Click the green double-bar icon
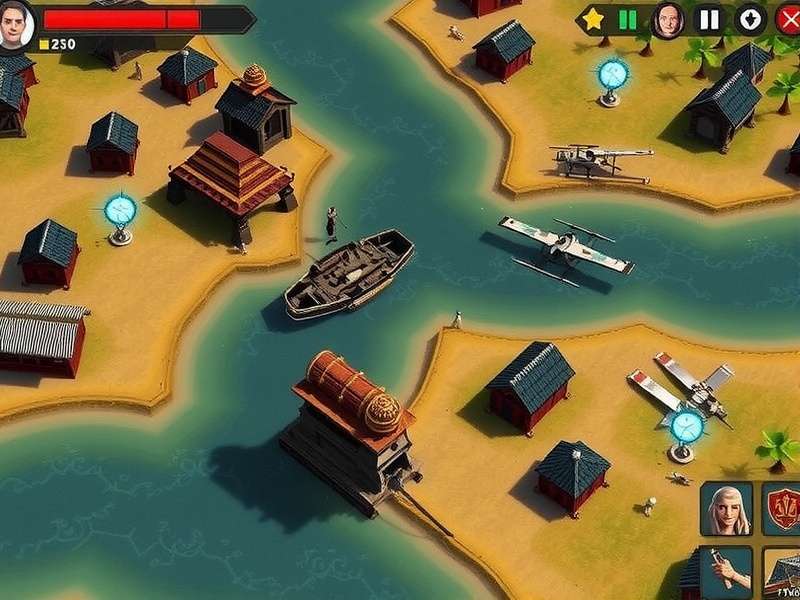The width and height of the screenshot is (800, 600). pos(628,19)
